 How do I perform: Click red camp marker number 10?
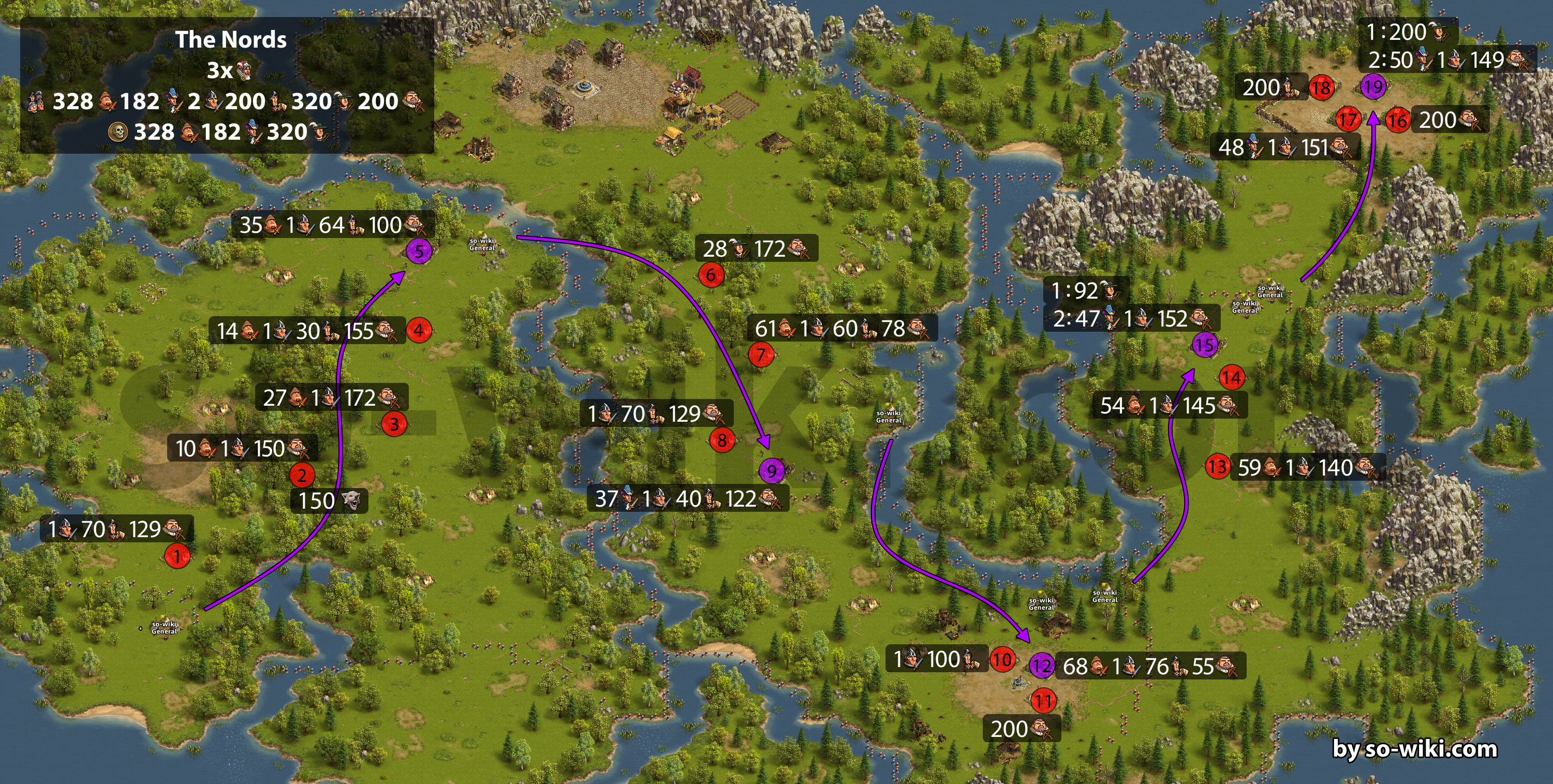click(x=1002, y=659)
